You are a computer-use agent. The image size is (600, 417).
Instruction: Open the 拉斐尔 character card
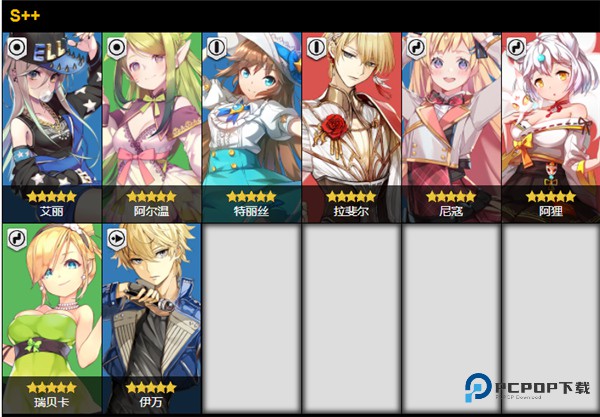[x=352, y=126]
